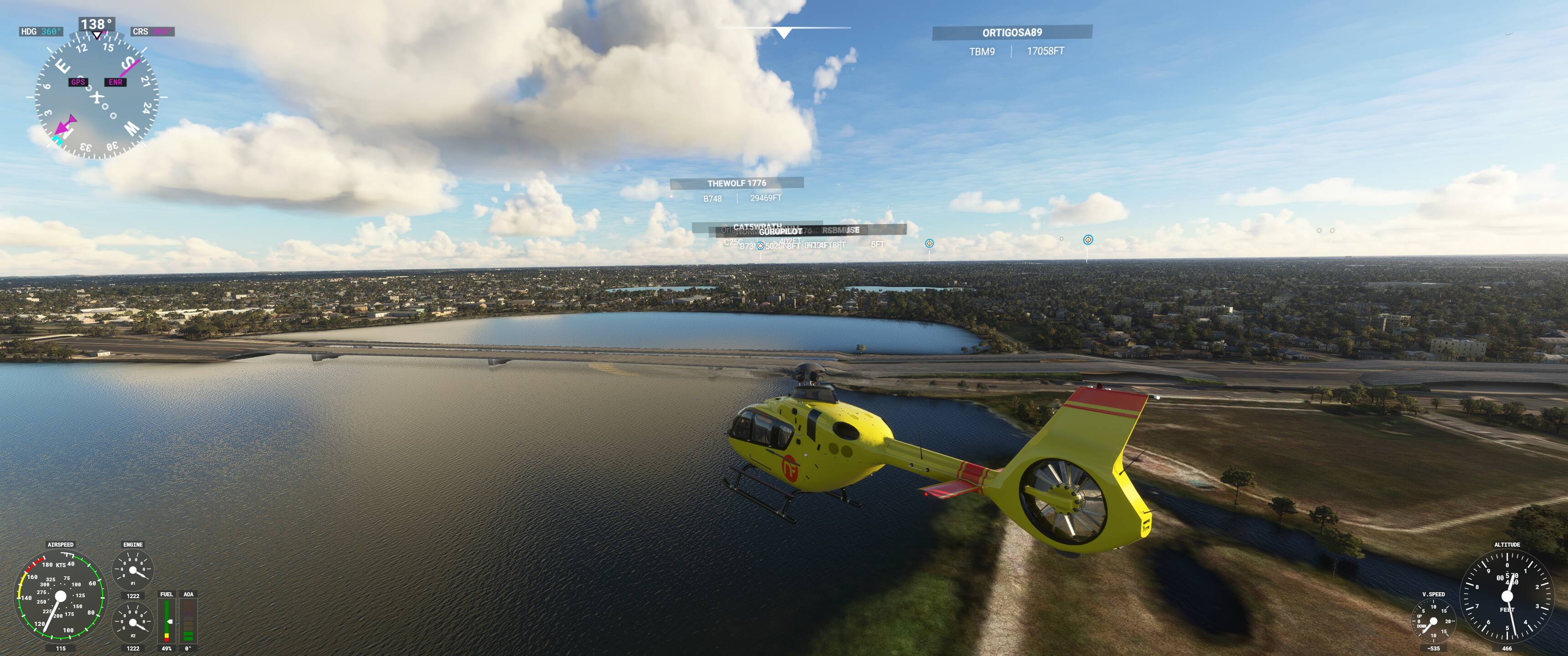1568x656 pixels.
Task: Select the THEWOLF 1776 player nameplate
Action: (x=737, y=183)
